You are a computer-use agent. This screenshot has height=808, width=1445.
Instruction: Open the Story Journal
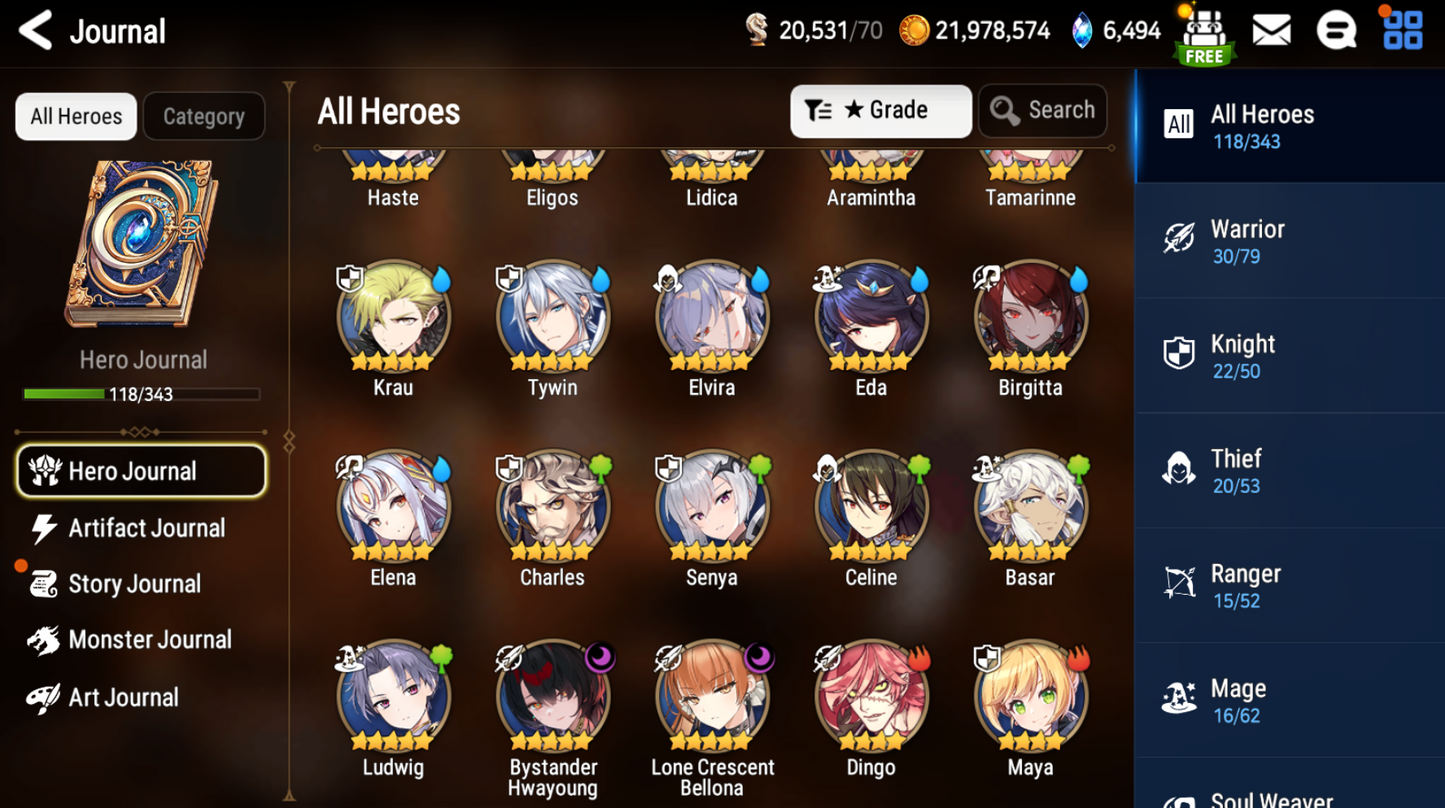134,584
